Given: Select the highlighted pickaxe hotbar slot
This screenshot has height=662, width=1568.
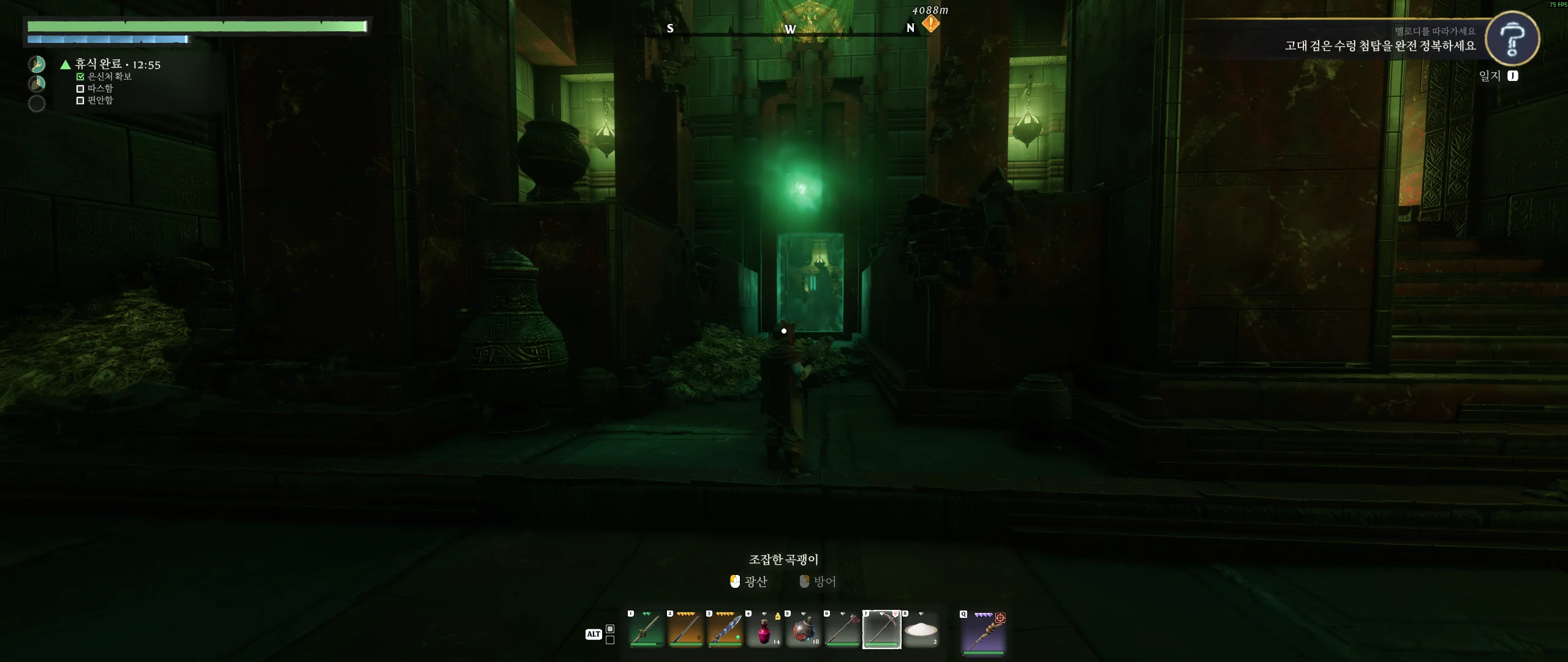Looking at the screenshot, I should click(881, 630).
